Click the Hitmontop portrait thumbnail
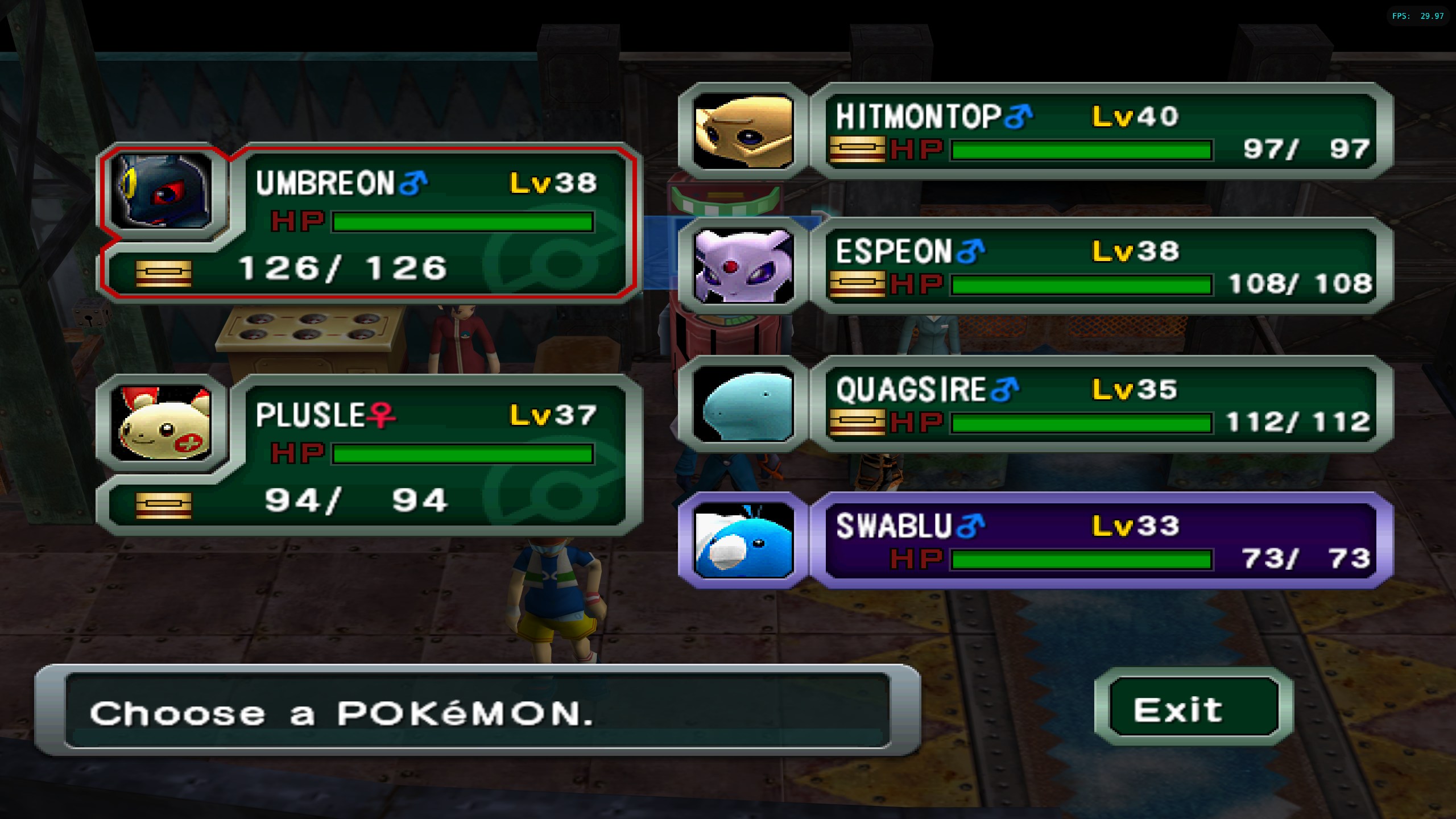Image resolution: width=1456 pixels, height=819 pixels. tap(743, 132)
